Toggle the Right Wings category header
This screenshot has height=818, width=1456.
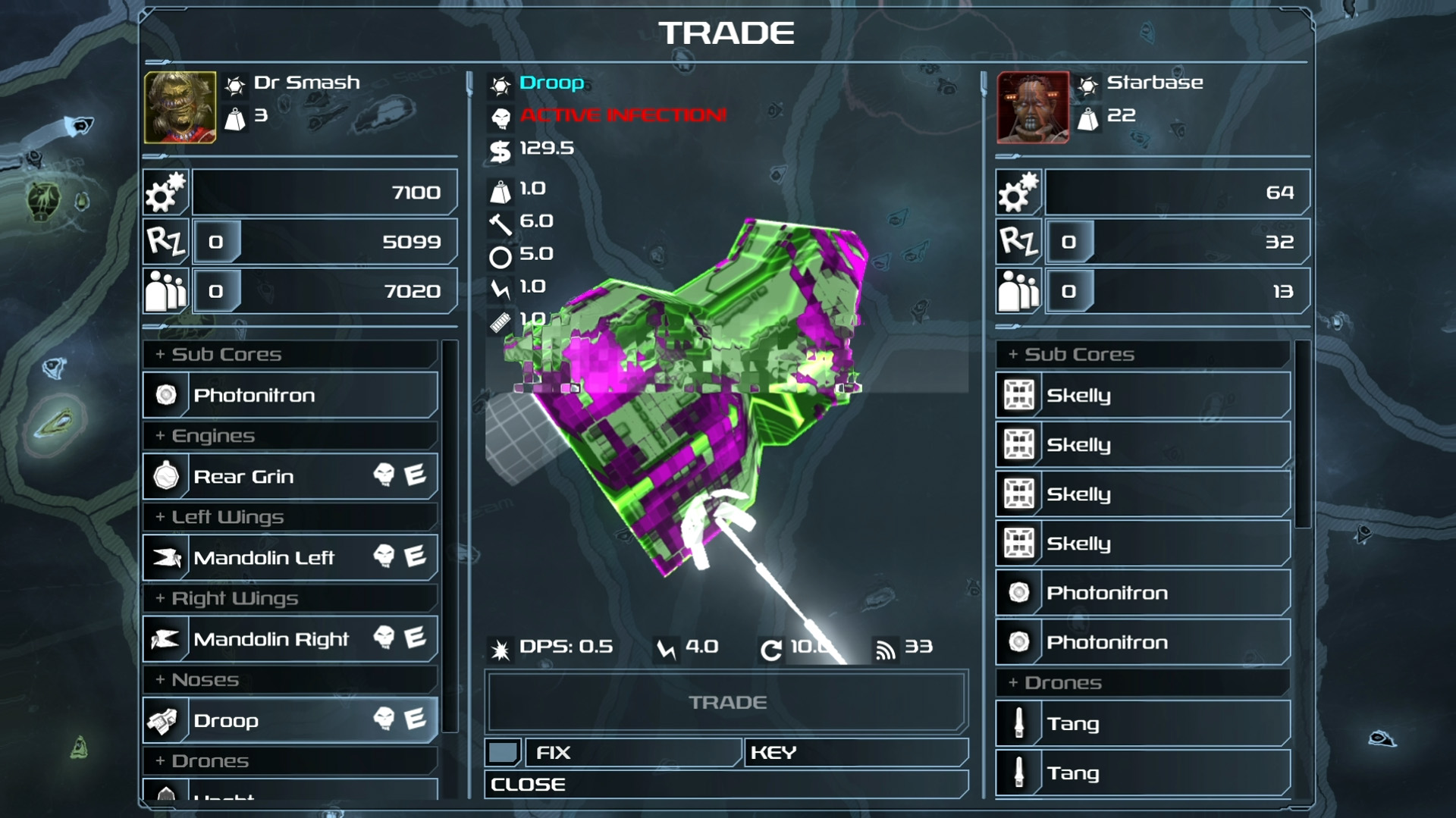pyautogui.click(x=290, y=598)
